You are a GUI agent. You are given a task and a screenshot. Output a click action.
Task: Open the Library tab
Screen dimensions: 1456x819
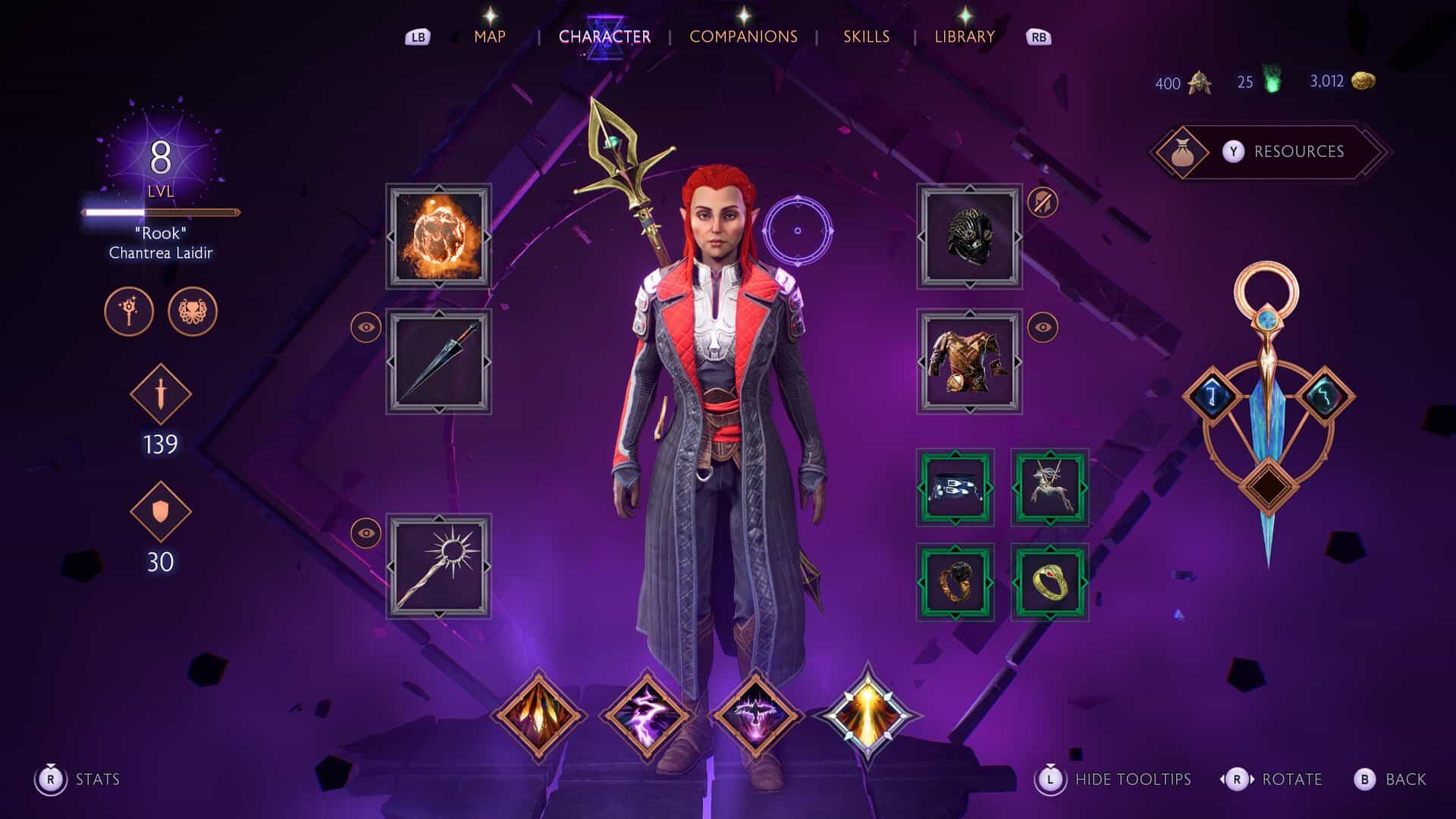point(964,36)
